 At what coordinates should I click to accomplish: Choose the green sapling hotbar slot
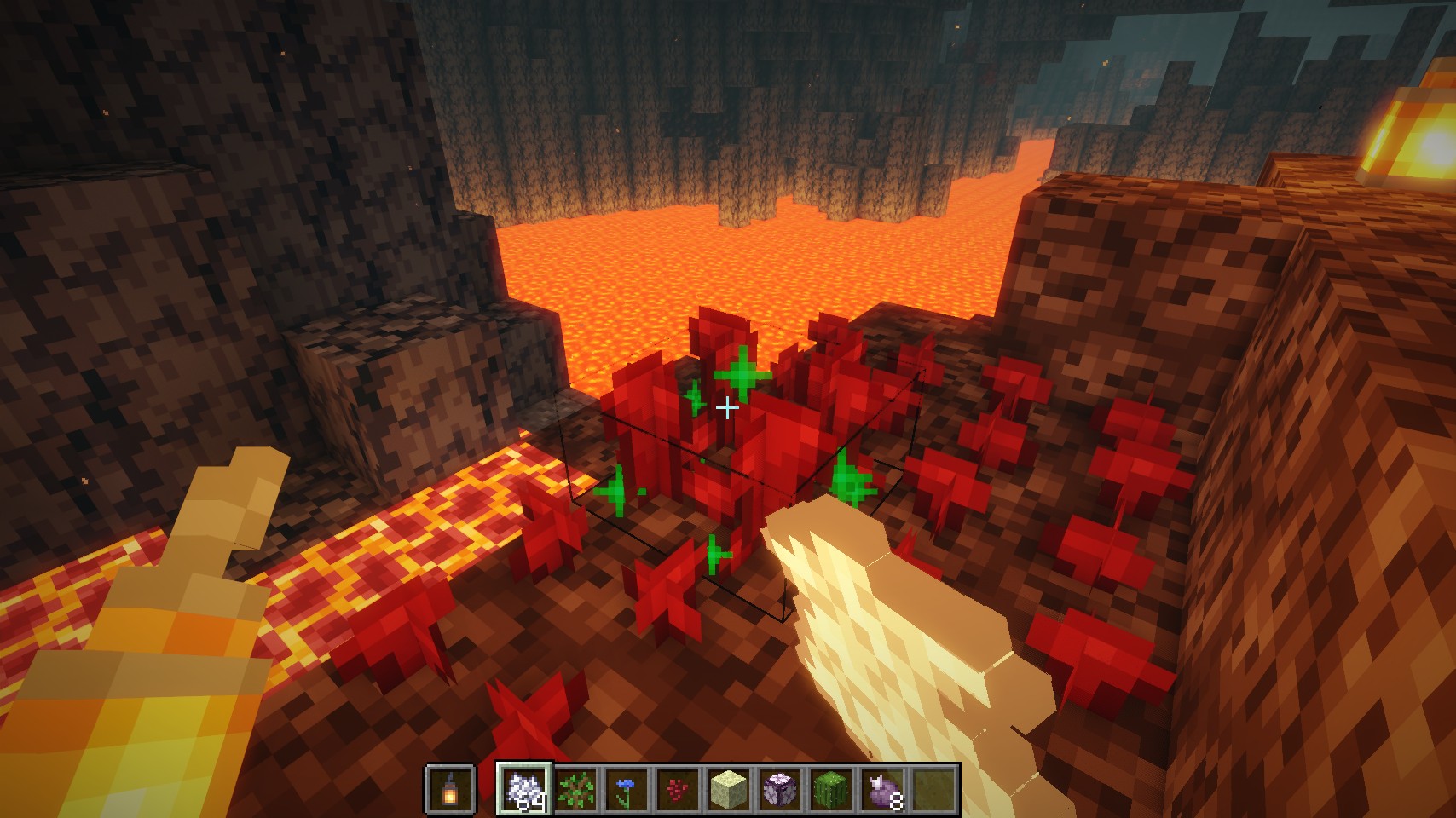(575, 789)
